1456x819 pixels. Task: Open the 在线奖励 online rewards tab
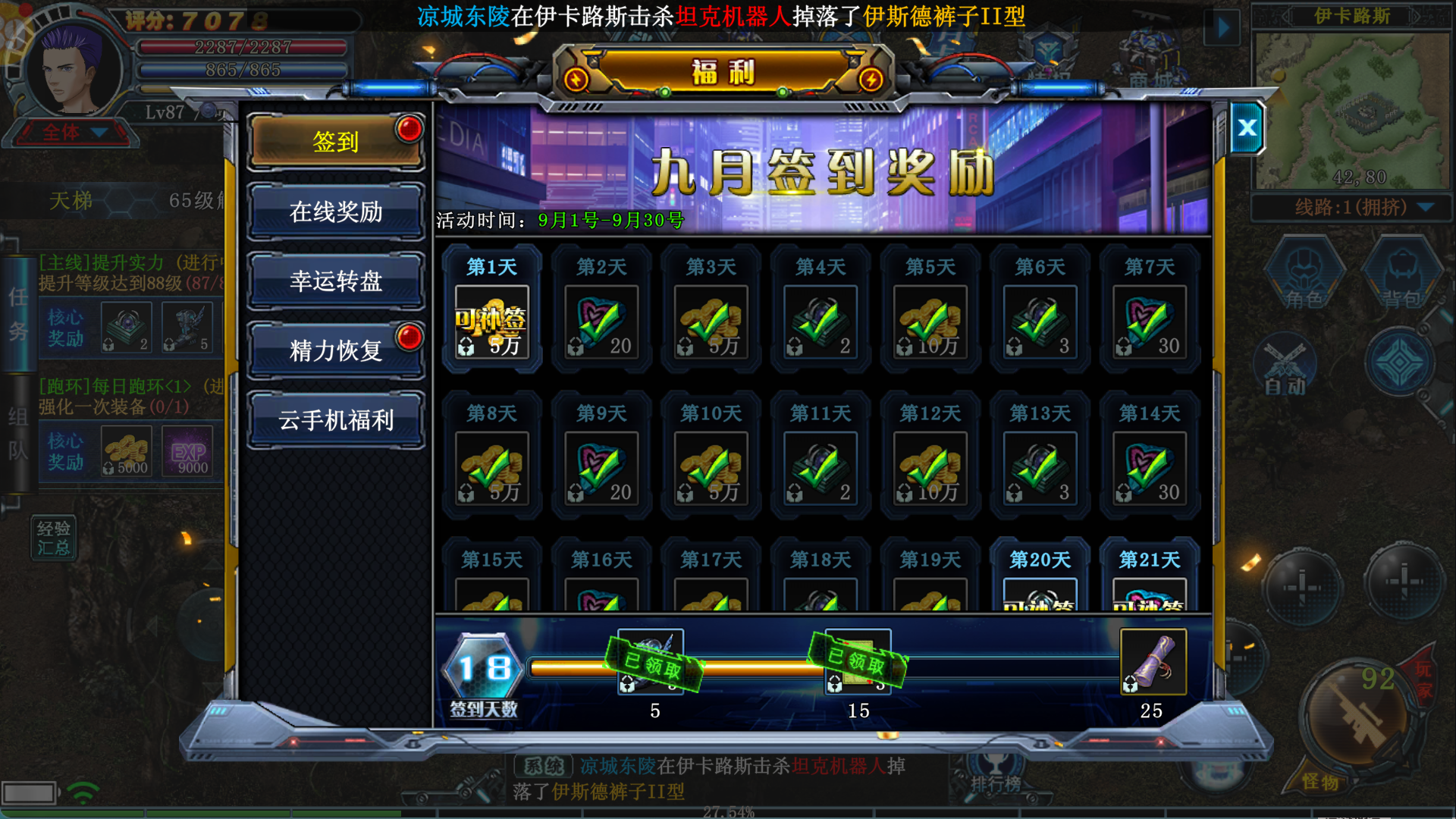coord(335,212)
